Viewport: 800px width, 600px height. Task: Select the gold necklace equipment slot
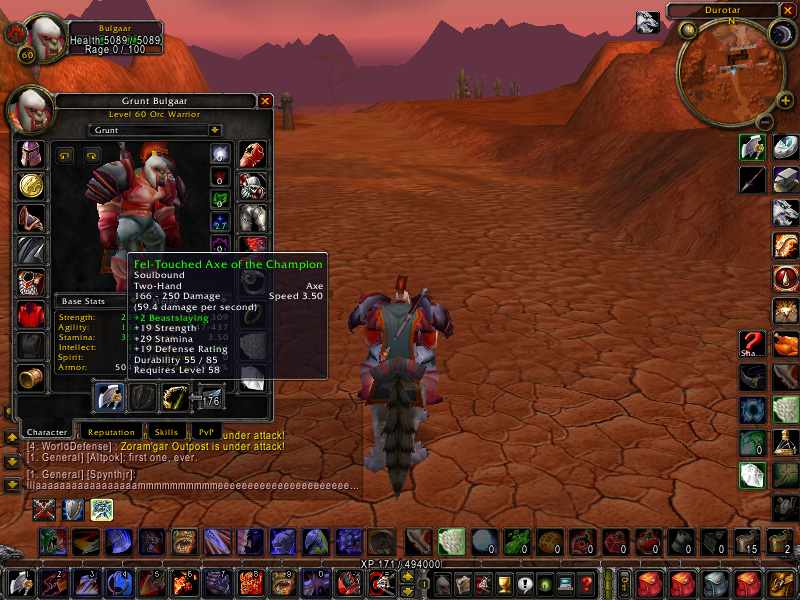click(31, 186)
